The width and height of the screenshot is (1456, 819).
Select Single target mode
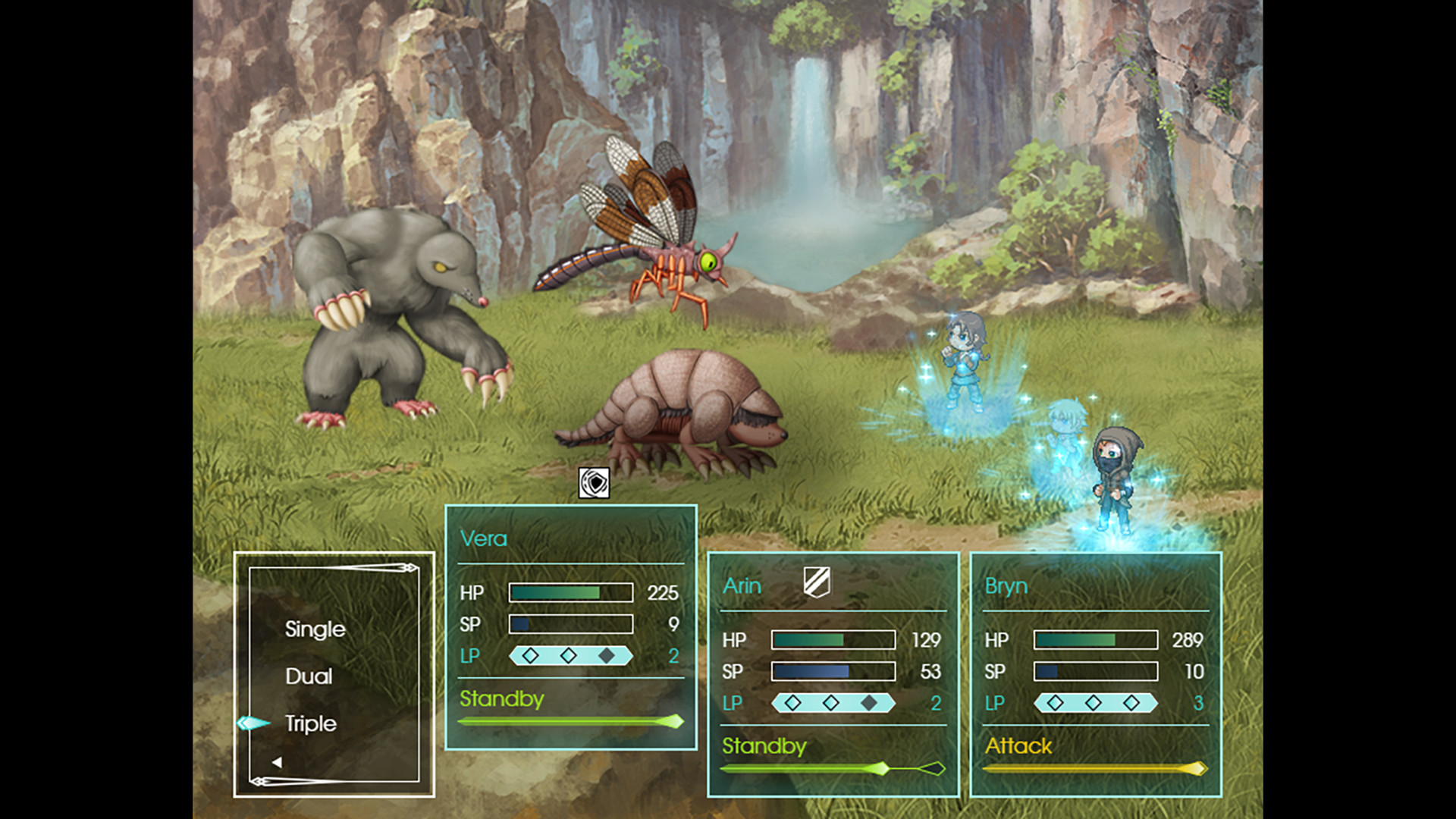click(x=315, y=629)
